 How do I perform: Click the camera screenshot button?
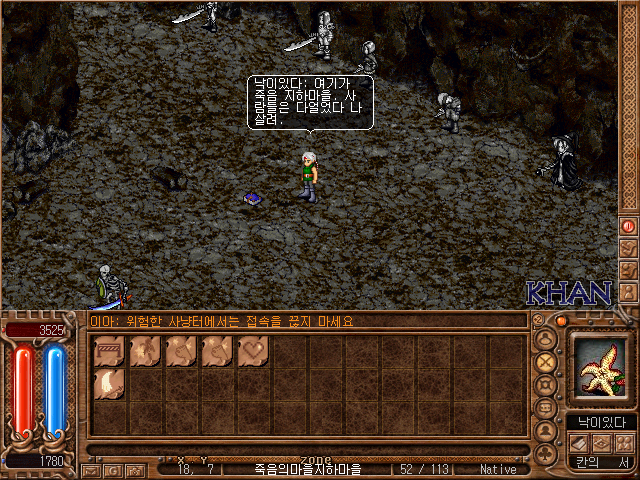(134, 469)
